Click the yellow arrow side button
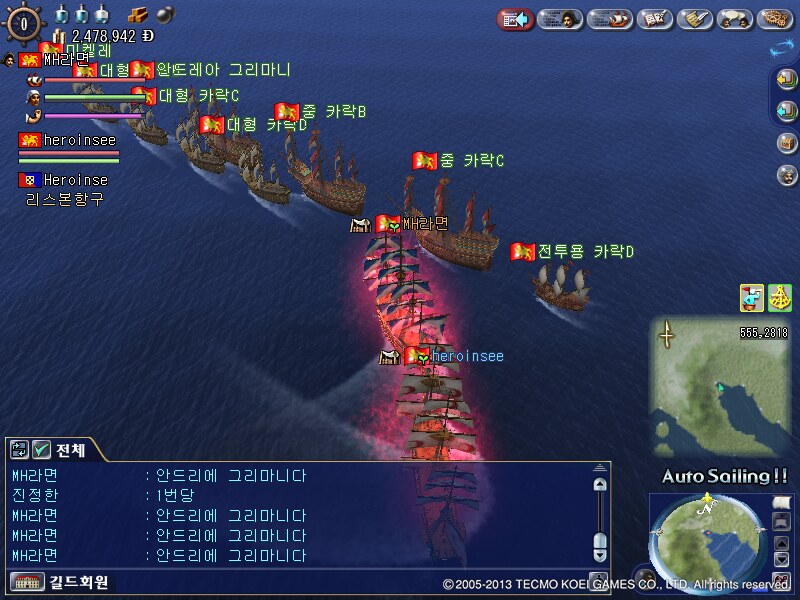 [x=786, y=80]
